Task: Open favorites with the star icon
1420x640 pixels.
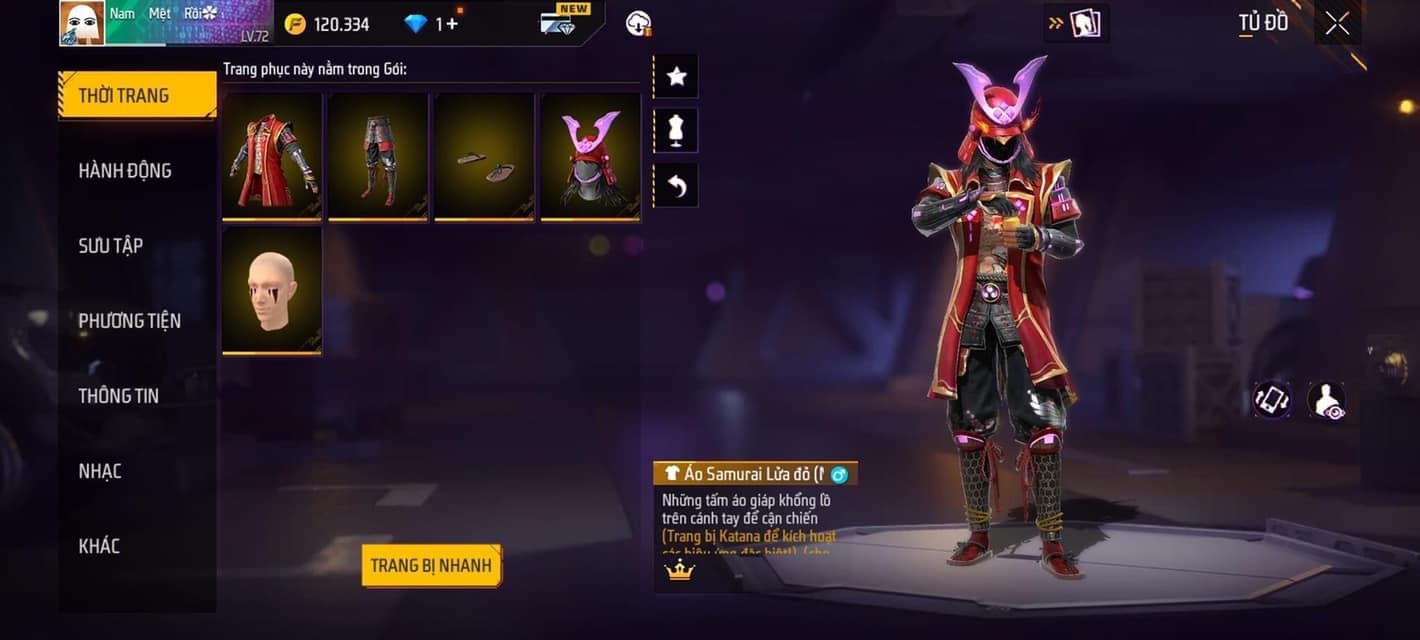Action: 676,76
